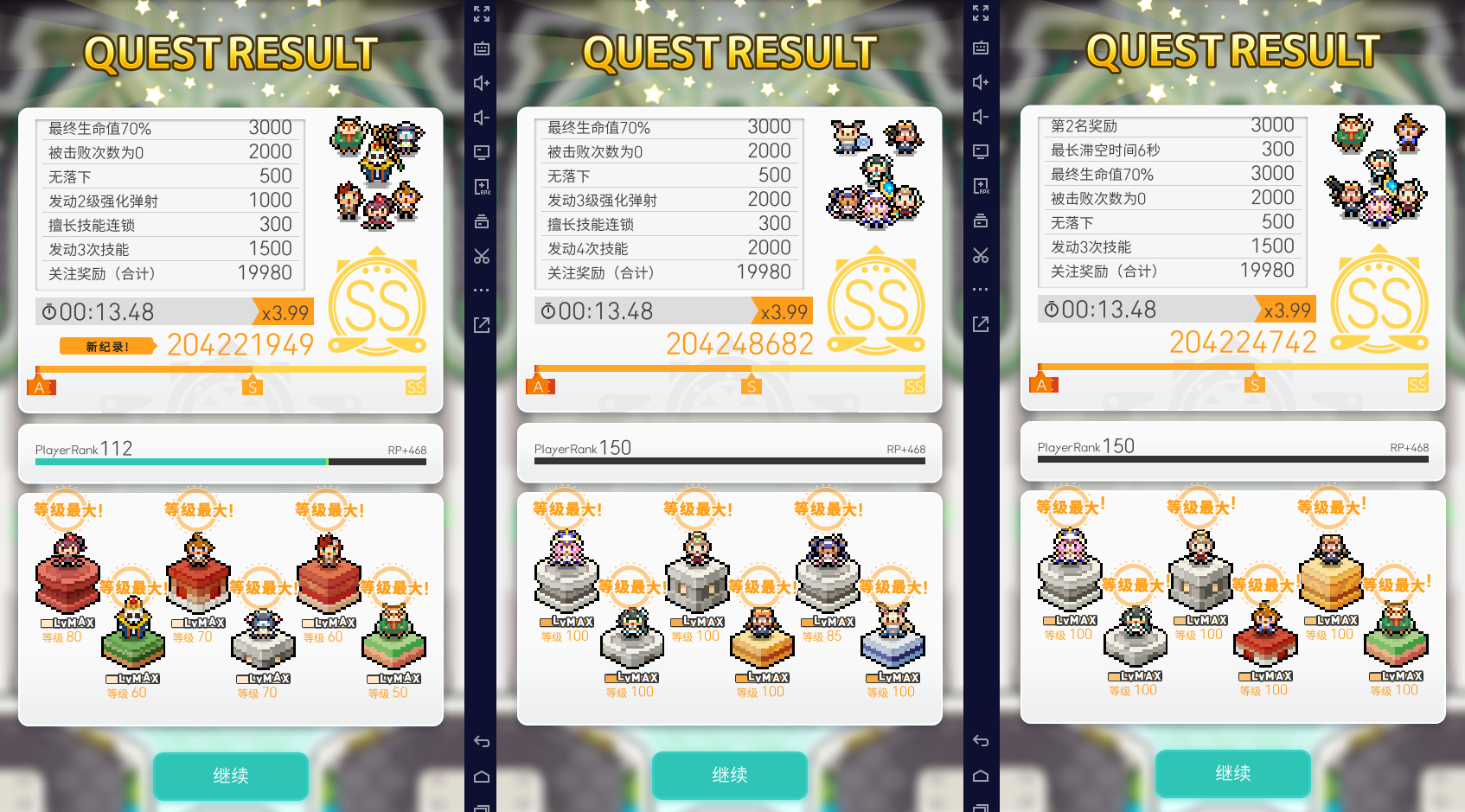The width and height of the screenshot is (1465, 812).
Task: Select the external display icon in the sidebar
Action: coord(482,150)
